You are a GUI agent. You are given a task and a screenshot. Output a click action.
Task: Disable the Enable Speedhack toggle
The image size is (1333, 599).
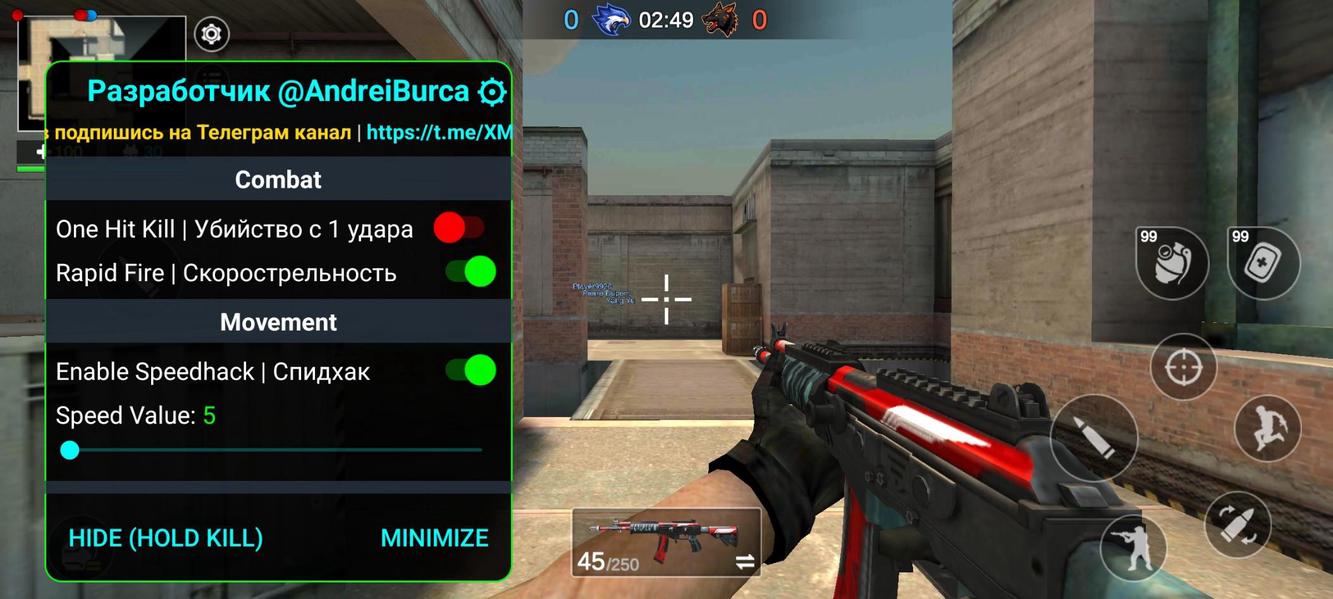[x=471, y=371]
